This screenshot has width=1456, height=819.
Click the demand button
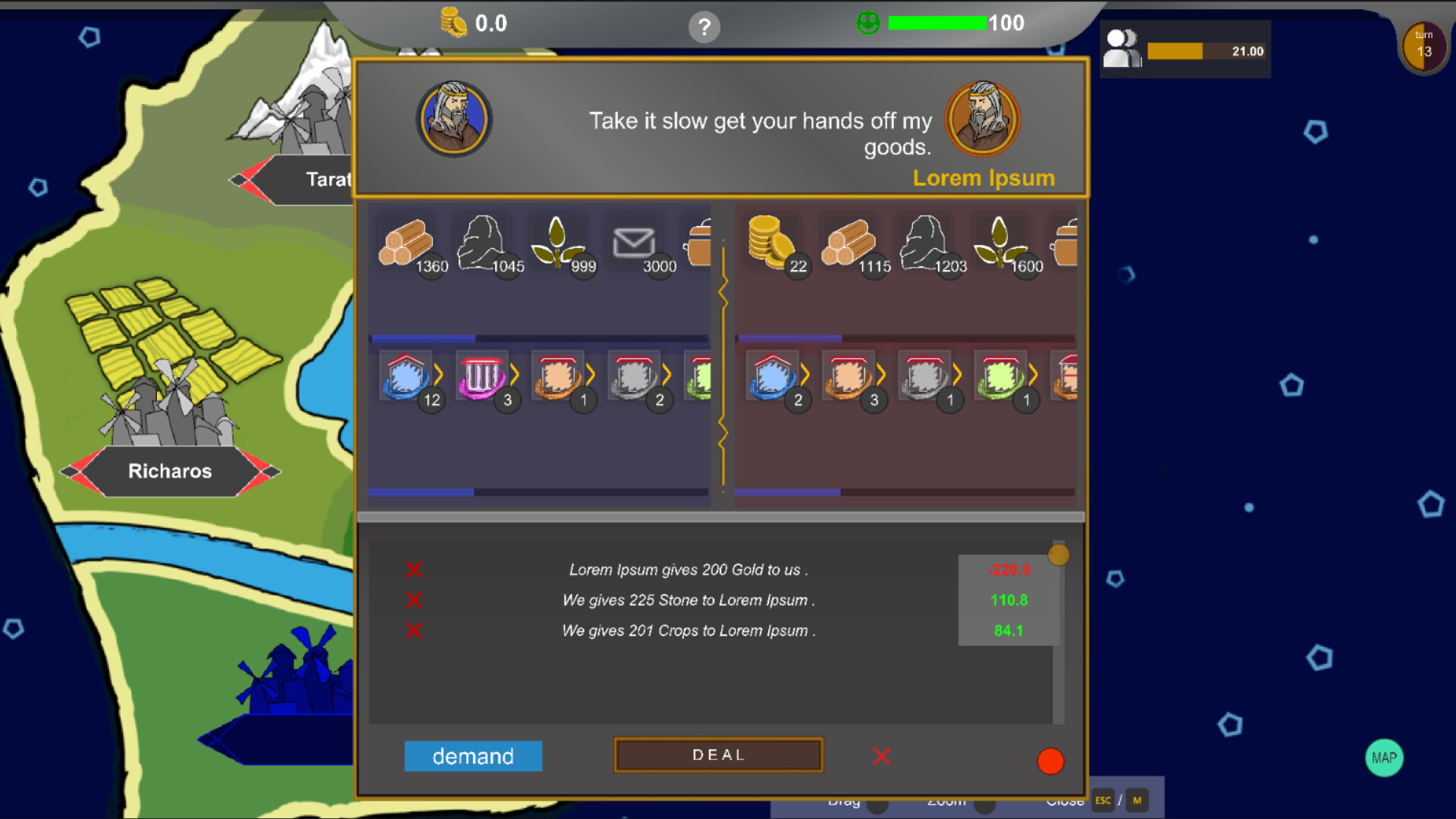[x=473, y=755]
